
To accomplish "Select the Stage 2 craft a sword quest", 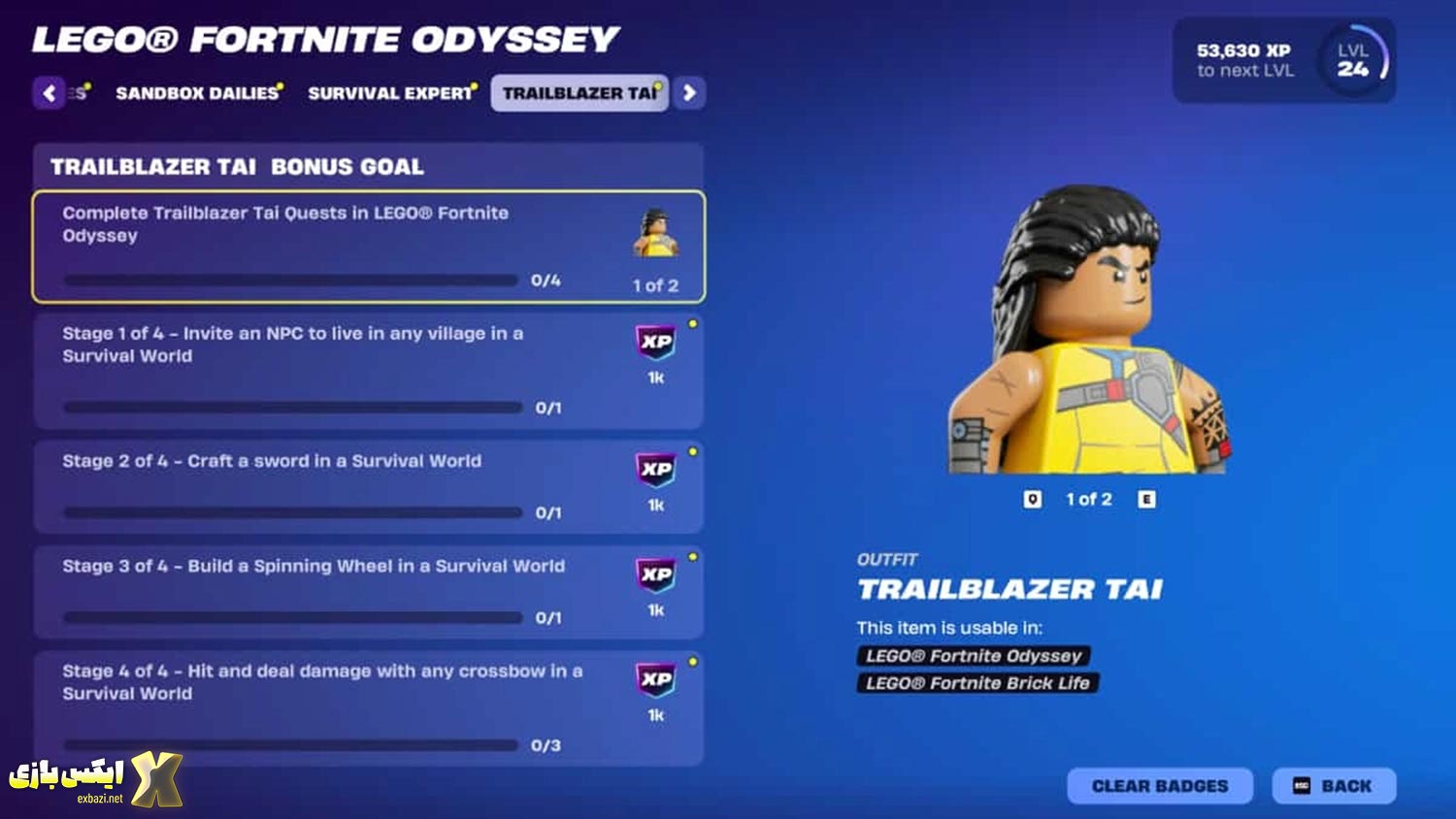I will click(x=369, y=486).
